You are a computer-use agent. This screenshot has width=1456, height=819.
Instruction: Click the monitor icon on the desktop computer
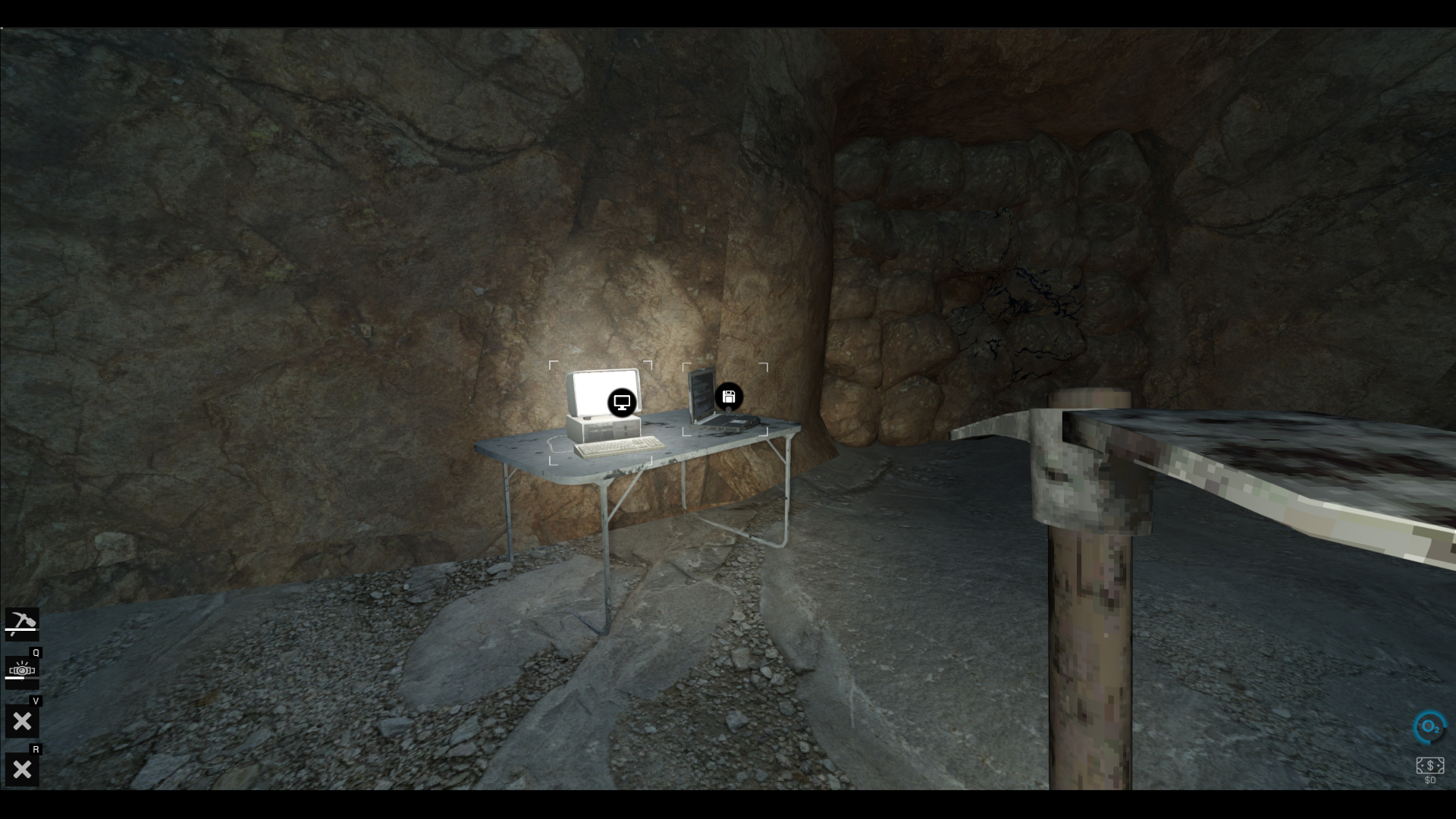coord(622,402)
